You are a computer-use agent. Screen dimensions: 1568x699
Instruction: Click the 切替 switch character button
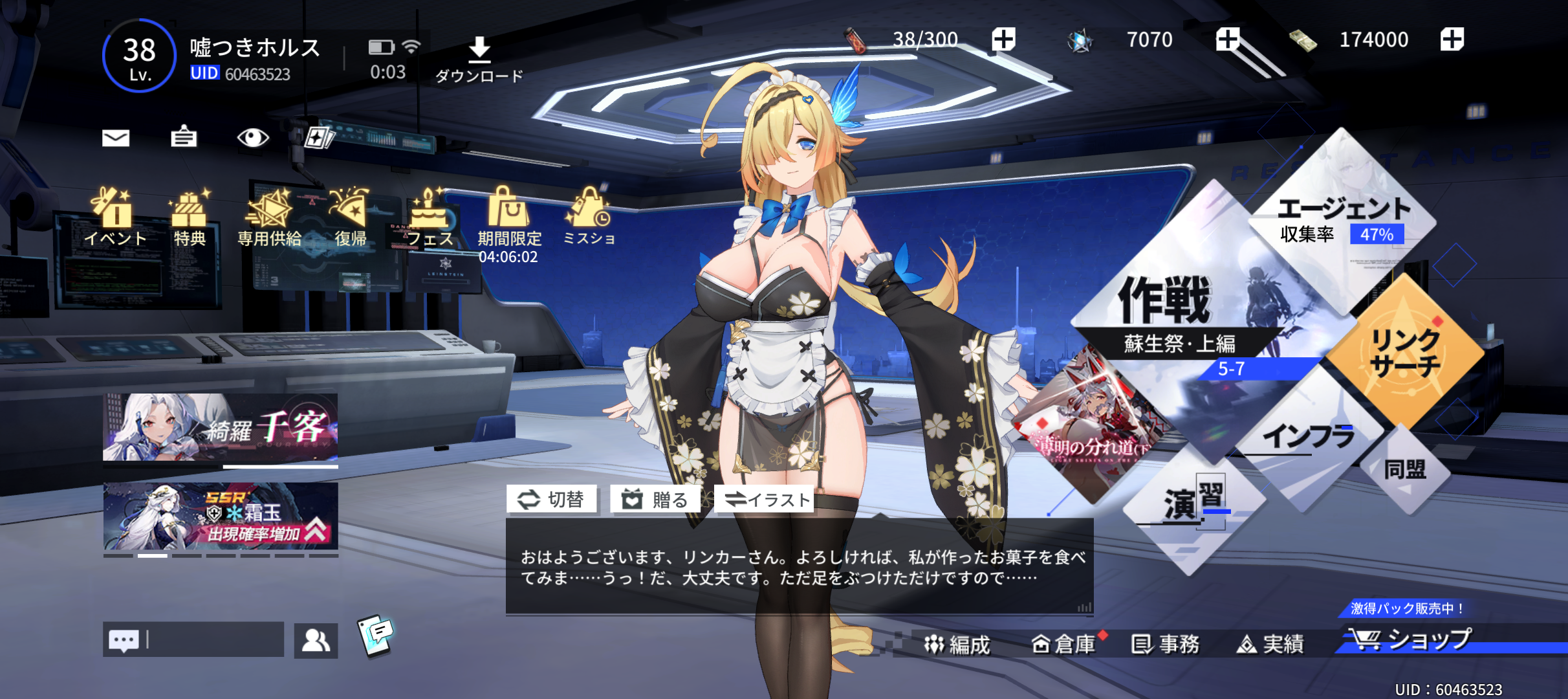[x=552, y=500]
